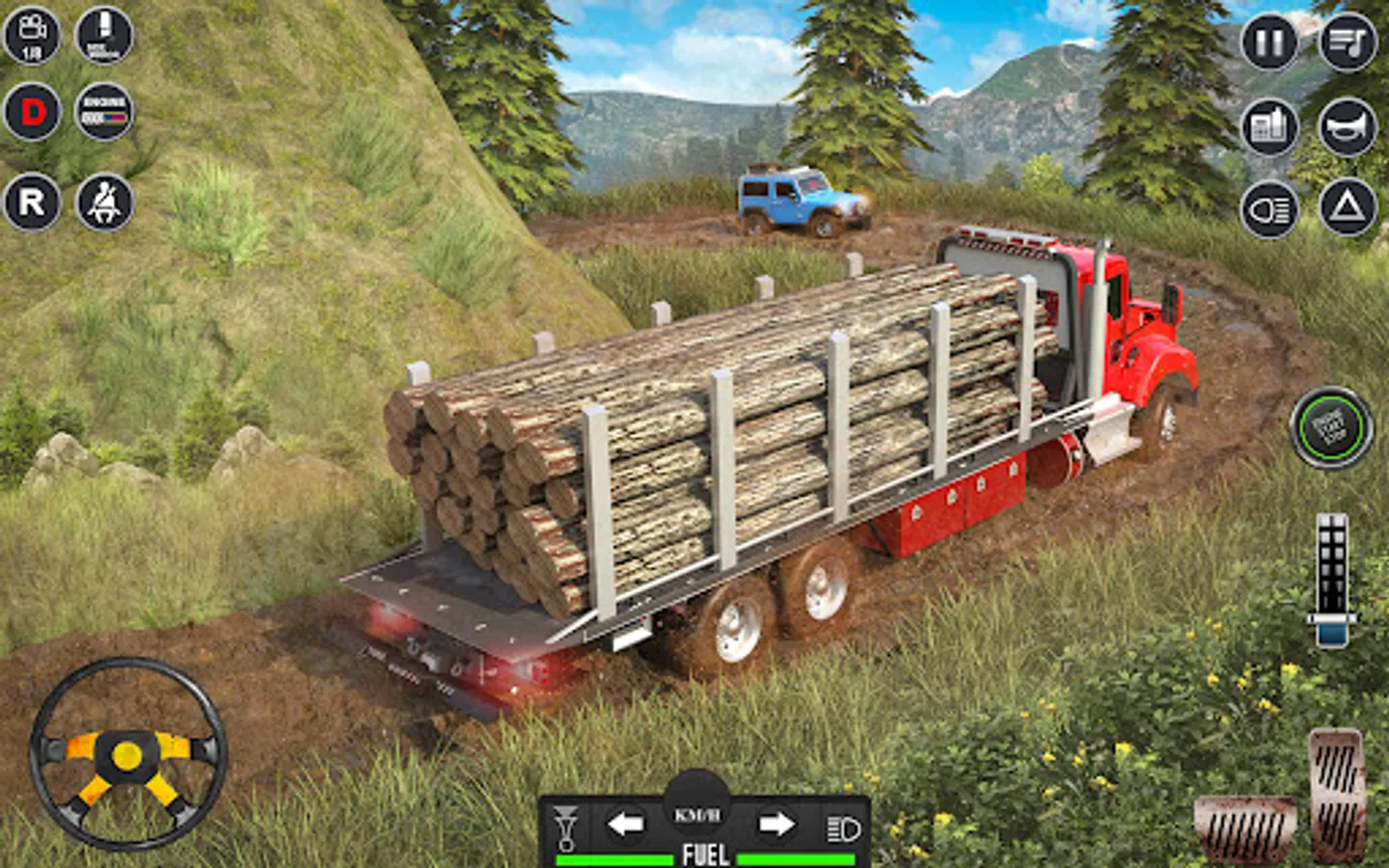Pause the game
The image size is (1389, 868).
coord(1269,42)
